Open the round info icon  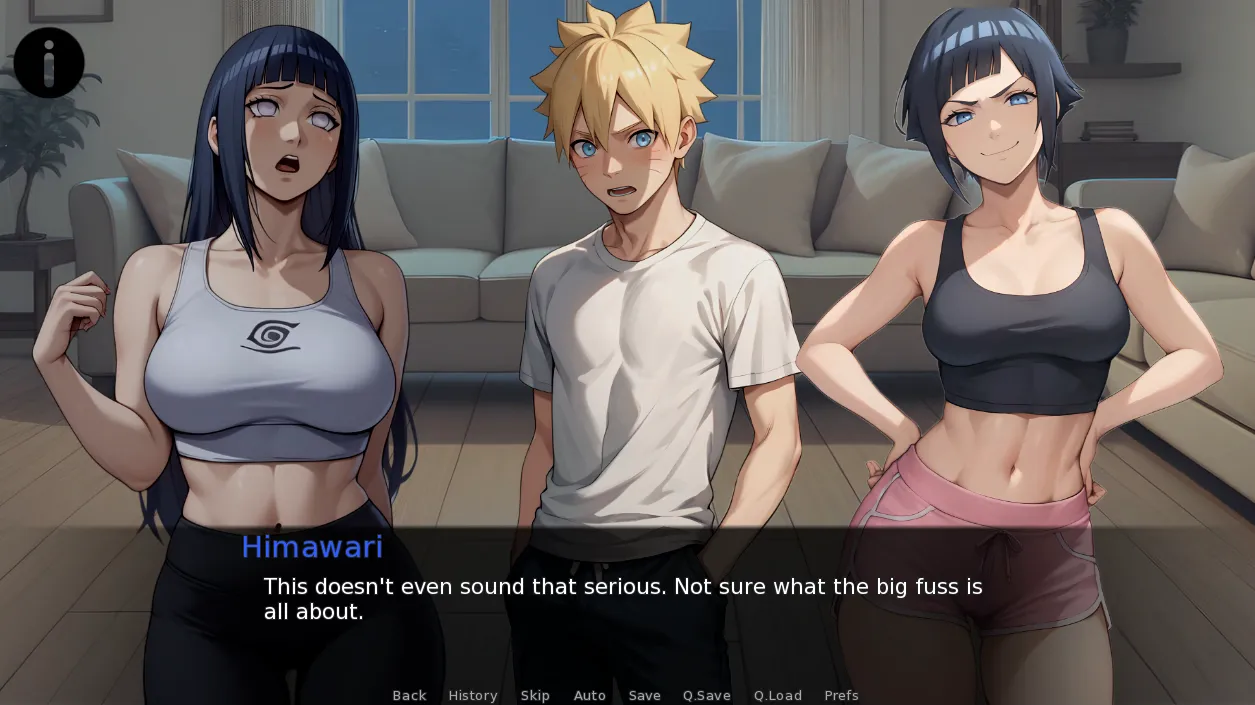(x=49, y=63)
